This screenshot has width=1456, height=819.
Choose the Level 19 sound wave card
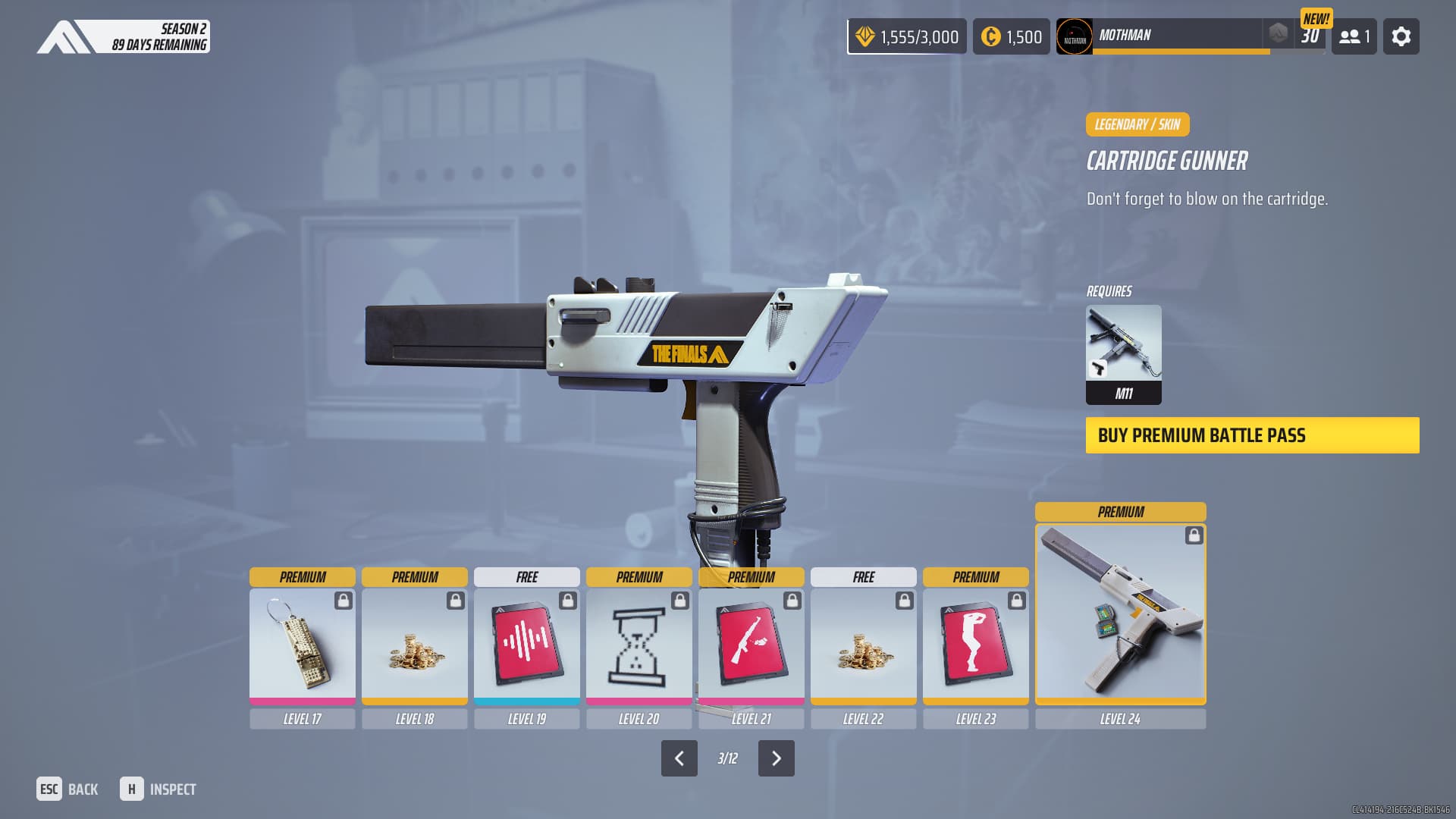click(526, 646)
